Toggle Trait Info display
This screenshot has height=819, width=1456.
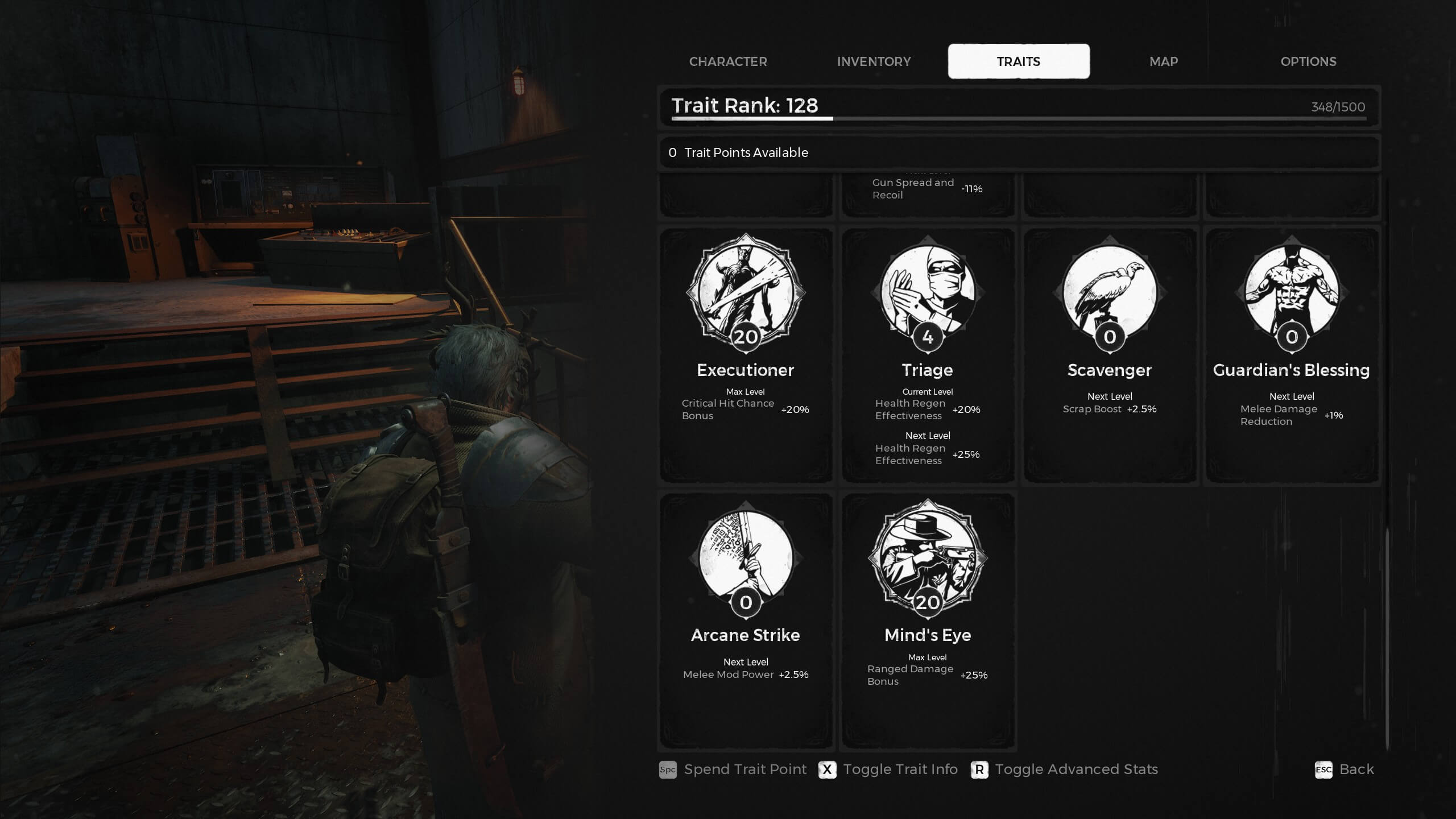coord(888,770)
